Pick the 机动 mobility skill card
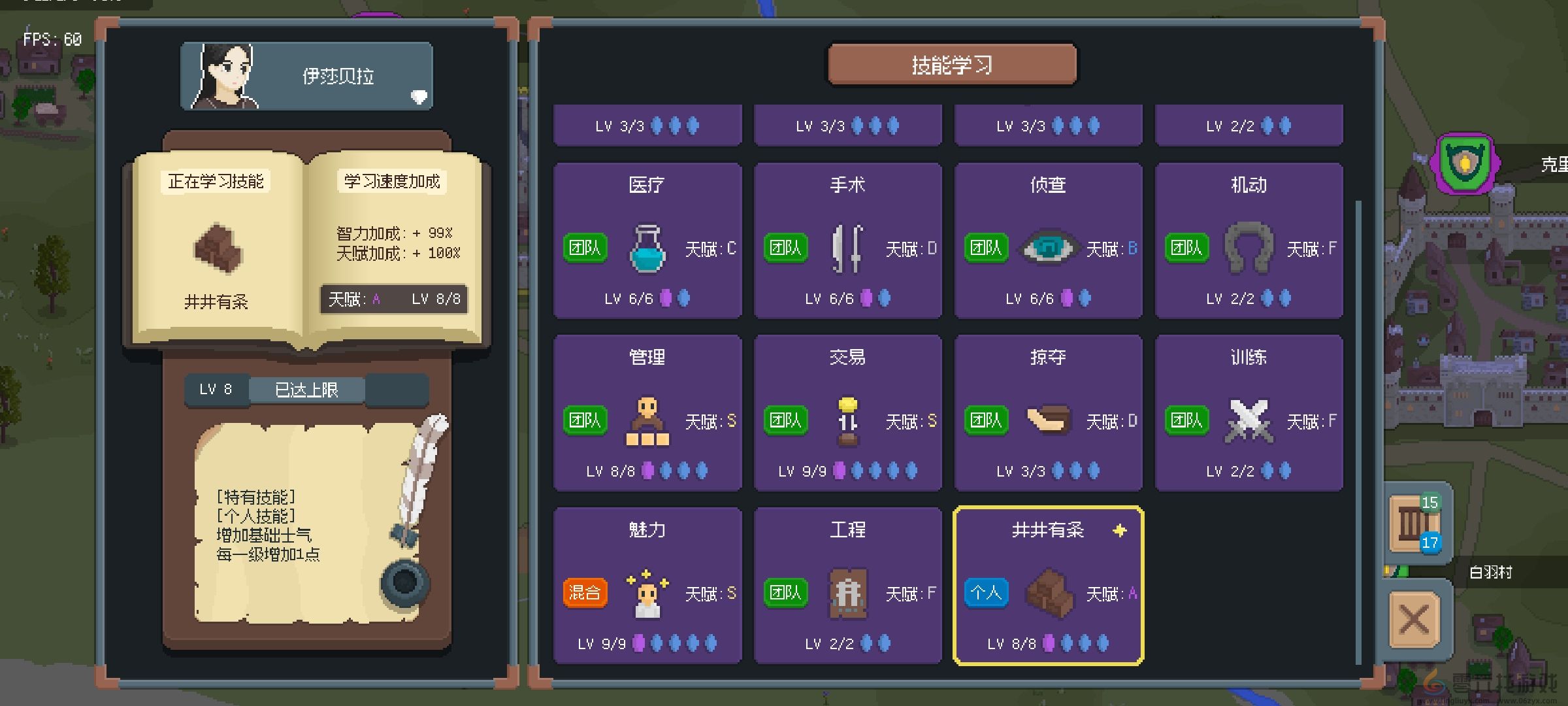 tap(1249, 241)
